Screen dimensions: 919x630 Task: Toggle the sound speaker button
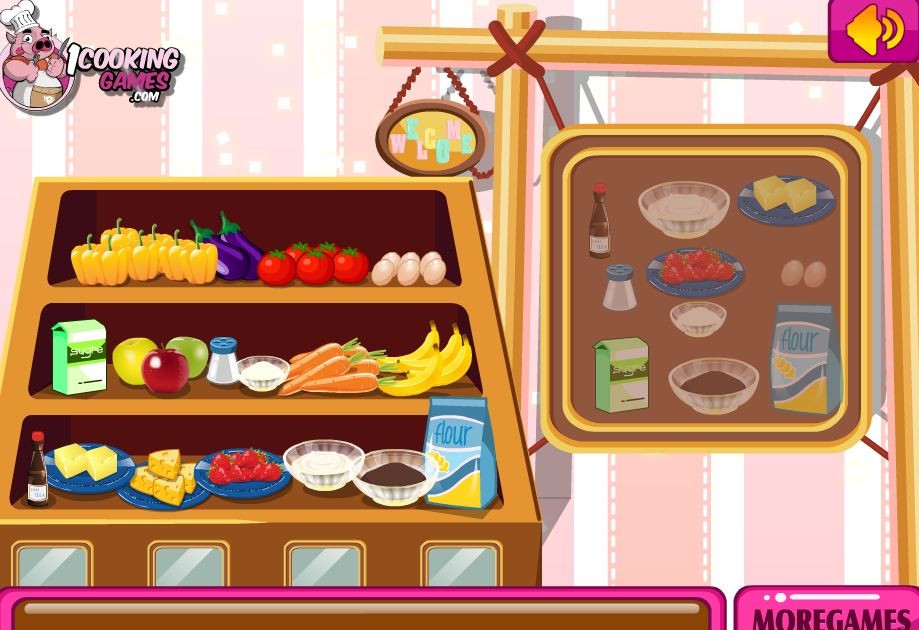click(873, 31)
